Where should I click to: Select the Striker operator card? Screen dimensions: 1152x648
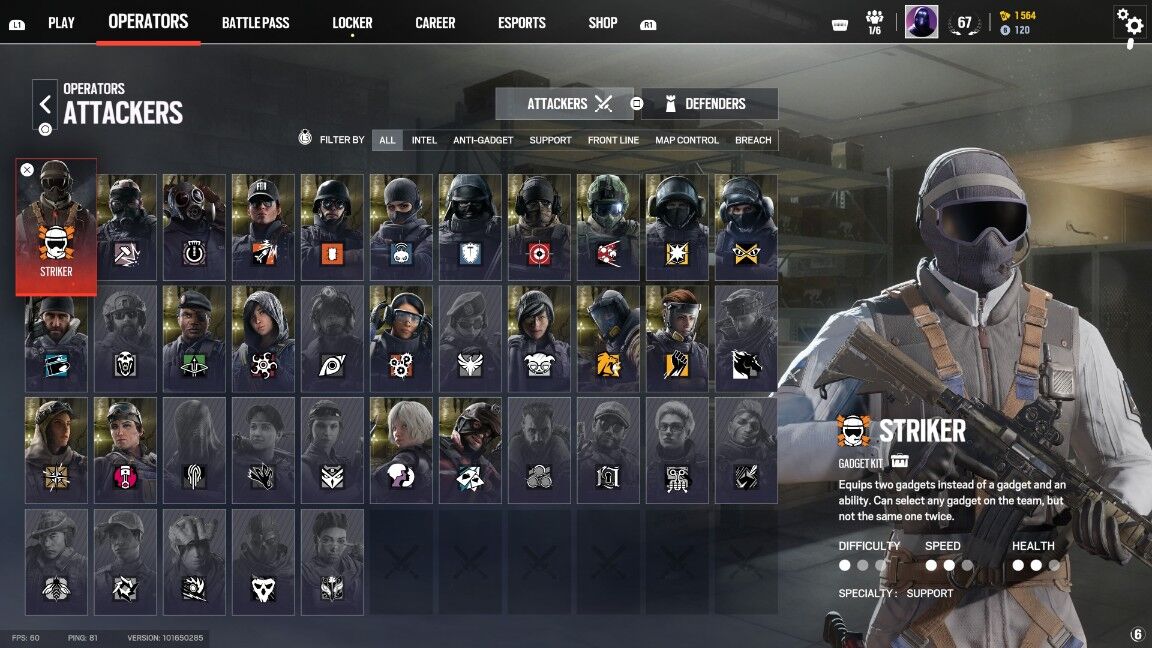click(56, 227)
